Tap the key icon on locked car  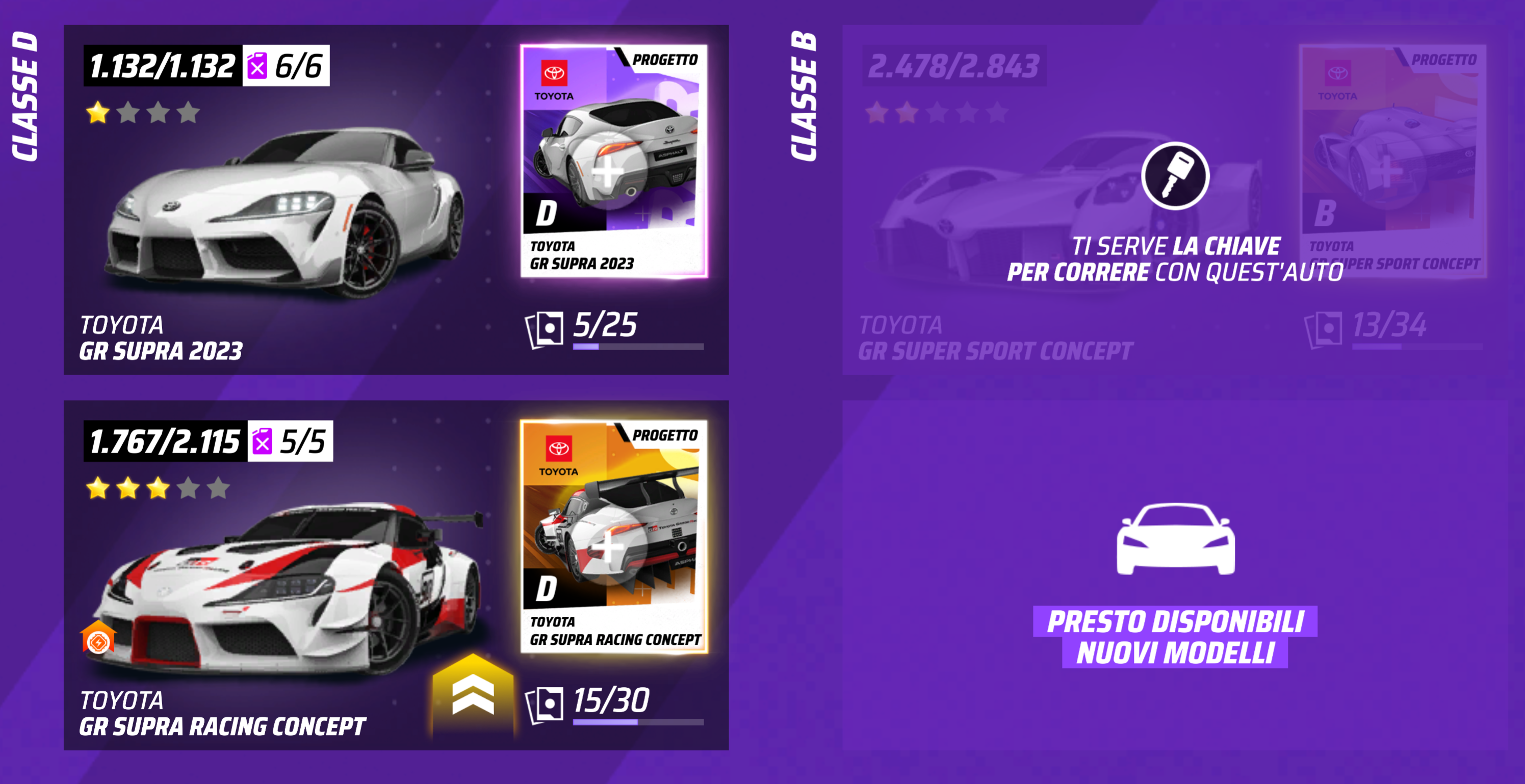tap(1175, 176)
